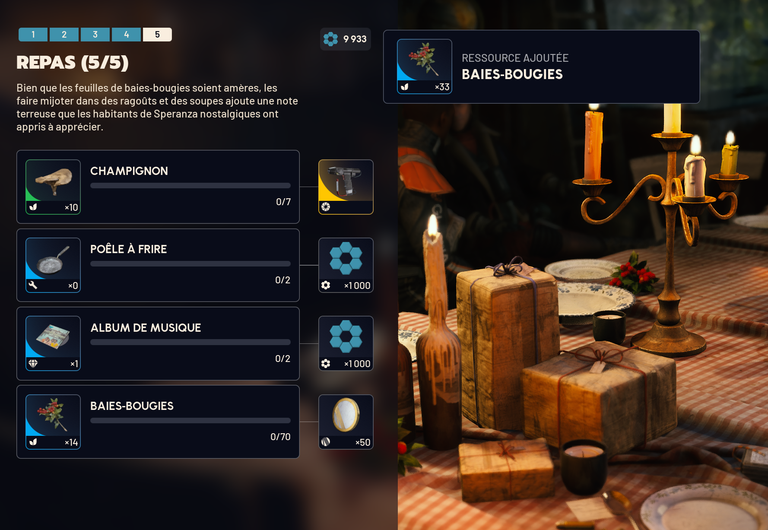This screenshot has width=768, height=530.
Task: Switch to stage tab 1
Action: 33,34
